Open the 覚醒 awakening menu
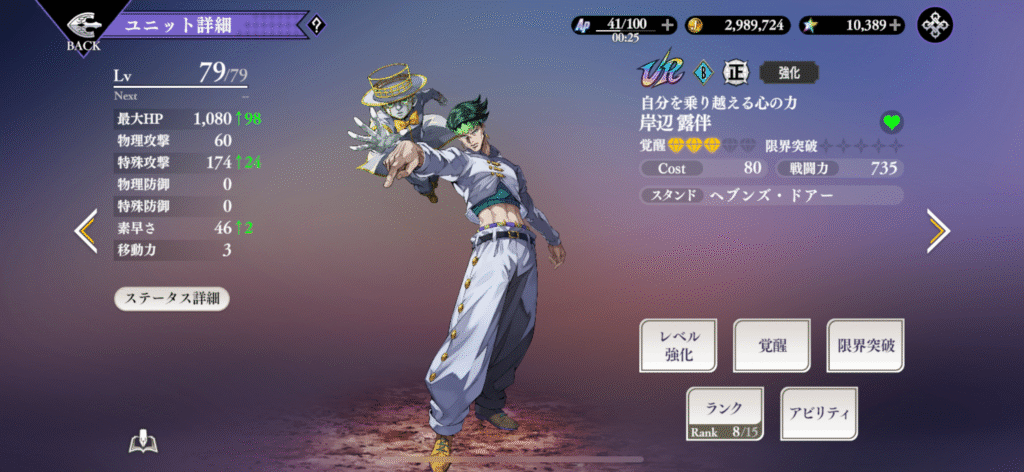The width and height of the screenshot is (1024, 472). tap(771, 346)
